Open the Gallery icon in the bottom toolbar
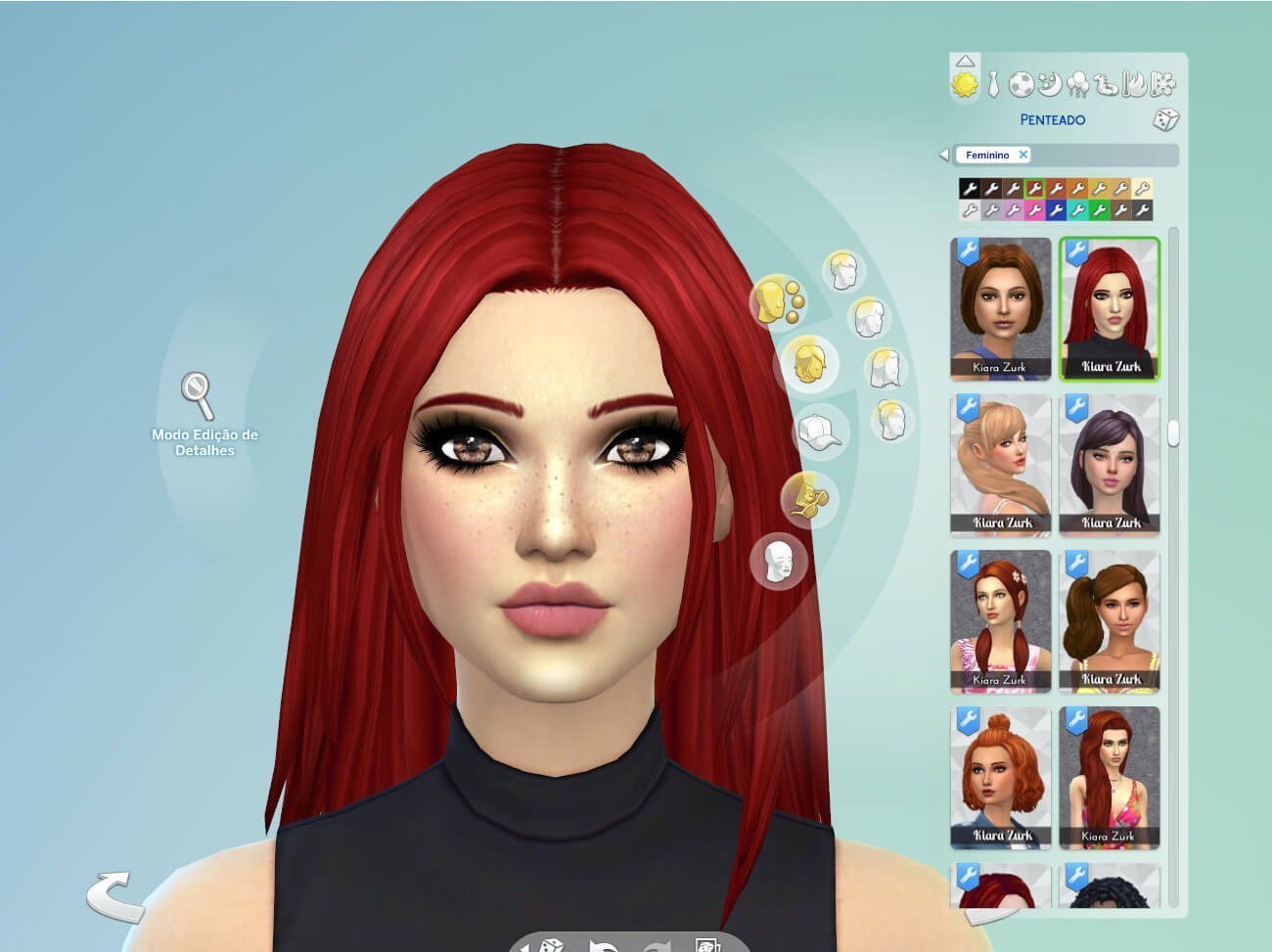 [x=706, y=944]
